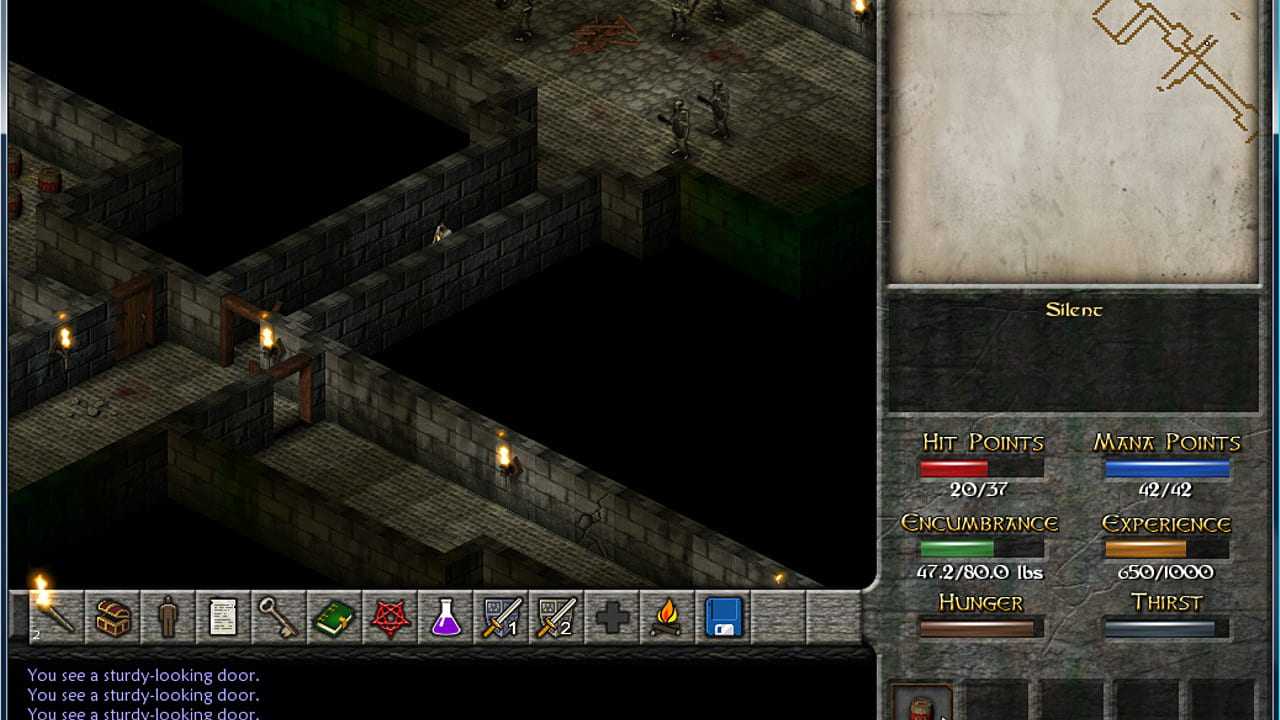Select the lit torch toolbar icon
This screenshot has height=720, width=1280.
coord(56,617)
